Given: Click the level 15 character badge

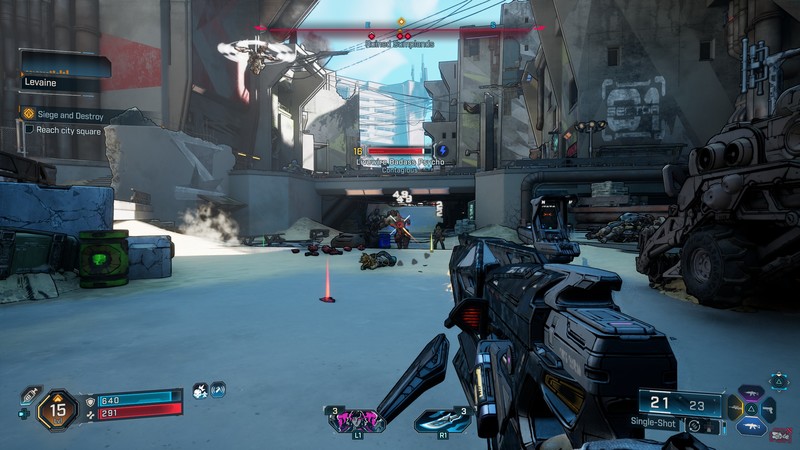Looking at the screenshot, I should pos(57,407).
